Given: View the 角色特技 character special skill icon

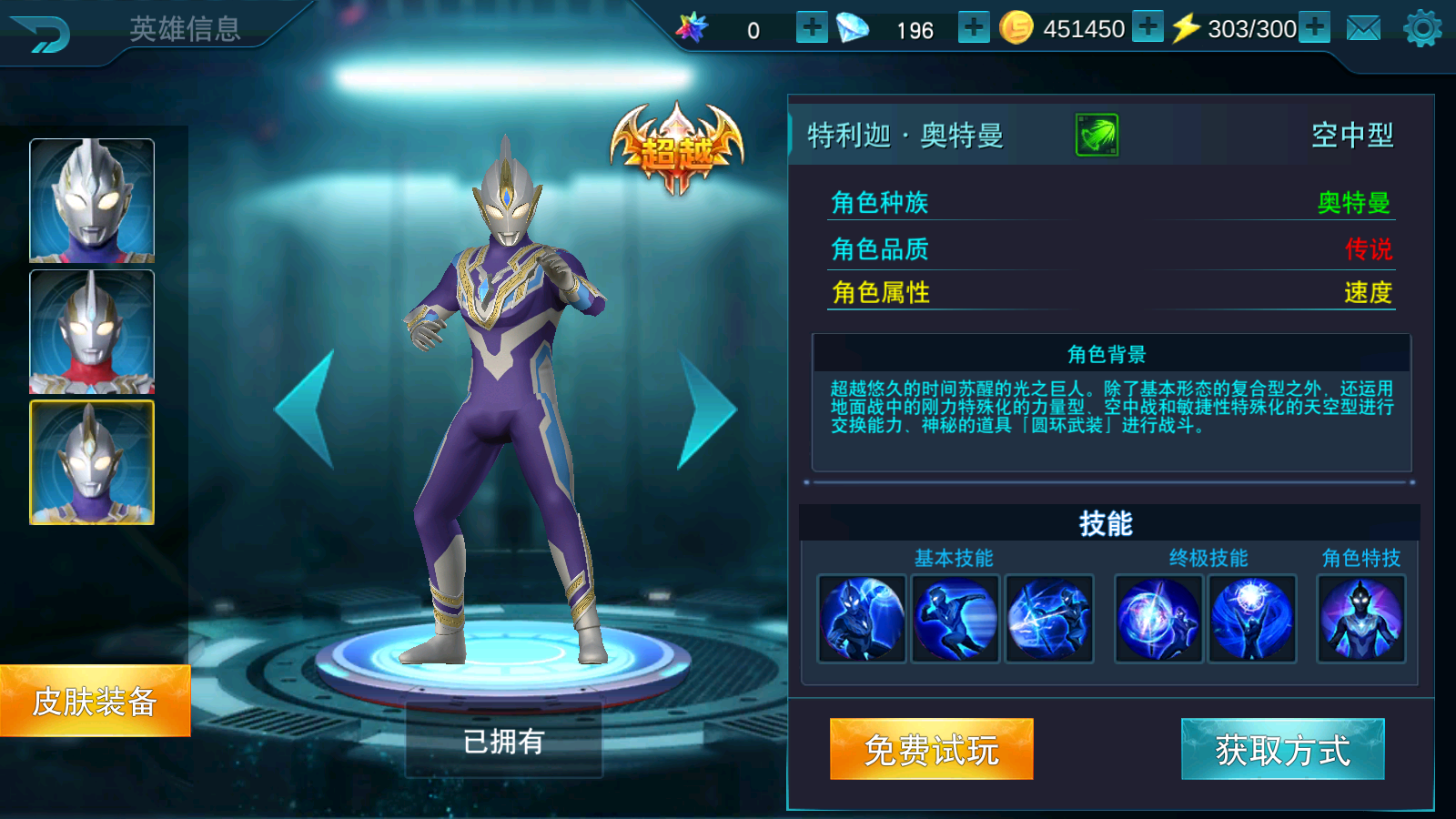Looking at the screenshot, I should click(x=1361, y=619).
